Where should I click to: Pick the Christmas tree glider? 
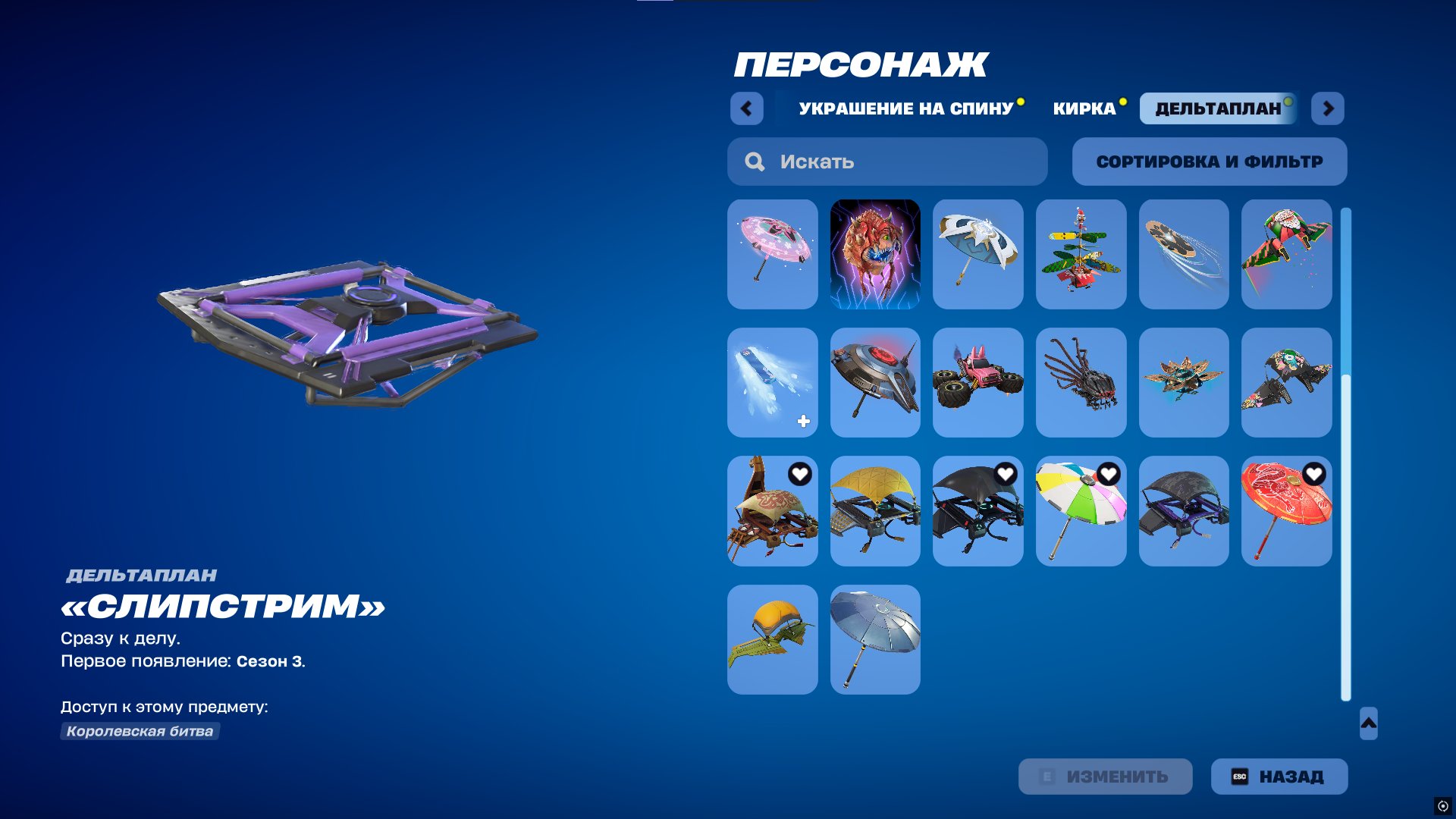click(1081, 254)
